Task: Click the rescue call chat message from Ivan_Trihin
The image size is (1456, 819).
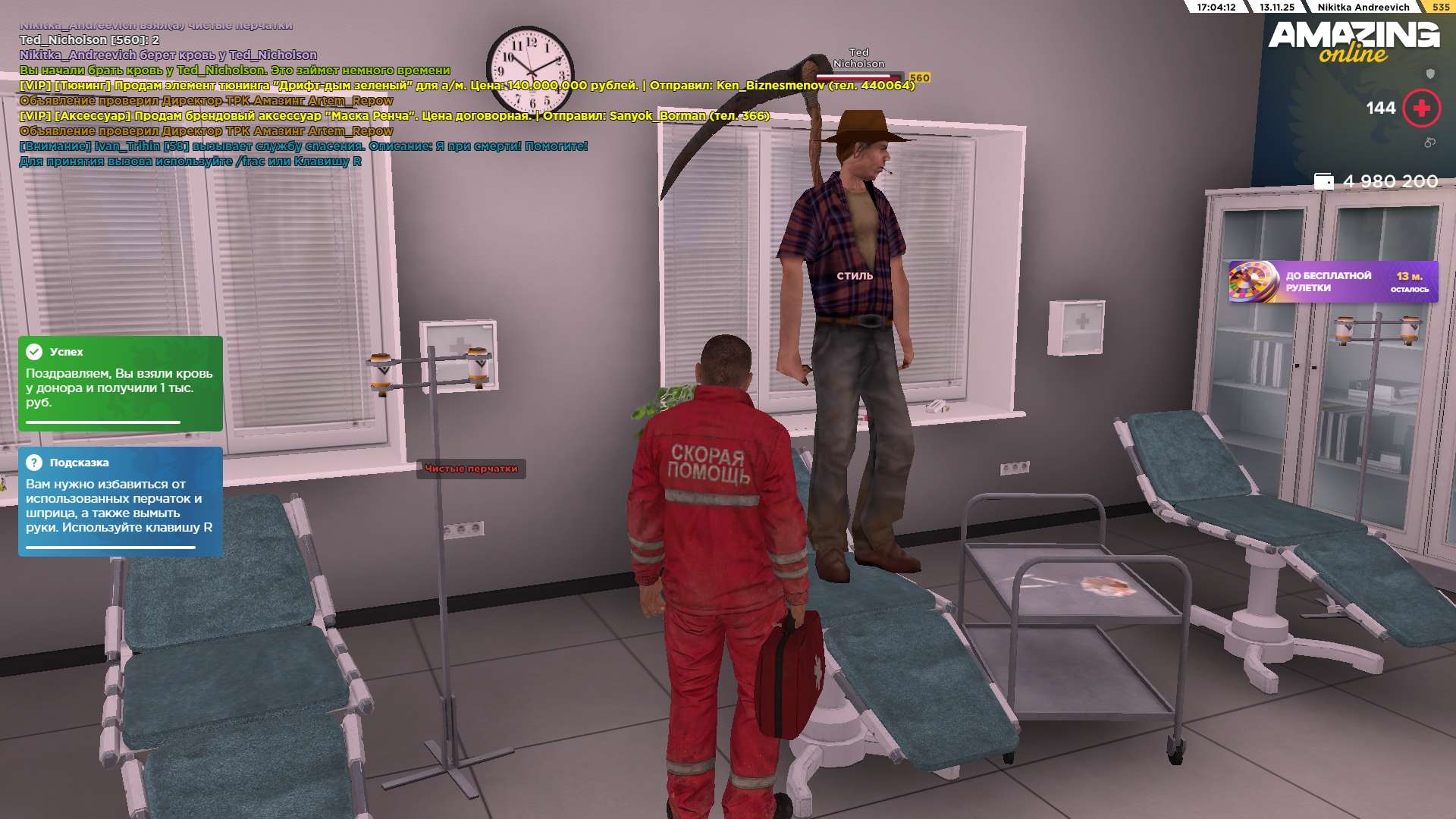Action: [x=303, y=146]
